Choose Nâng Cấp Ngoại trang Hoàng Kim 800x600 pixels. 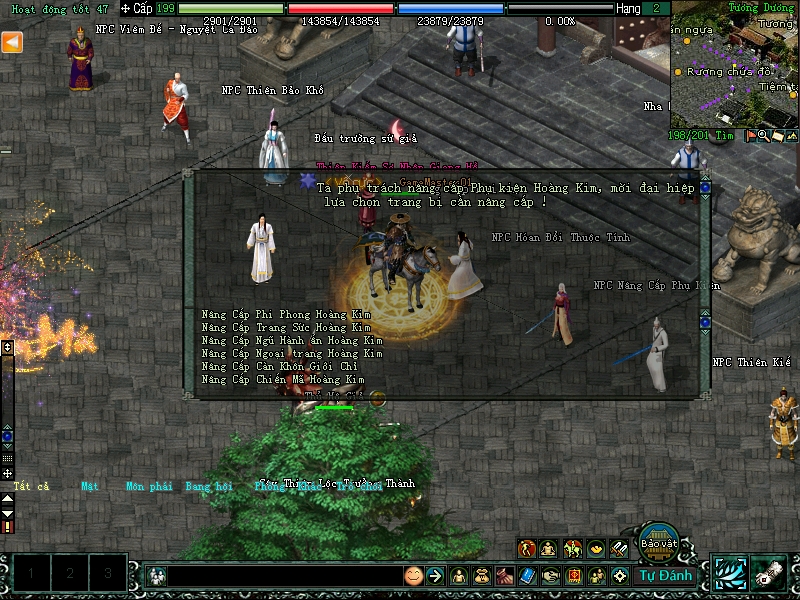click(291, 353)
